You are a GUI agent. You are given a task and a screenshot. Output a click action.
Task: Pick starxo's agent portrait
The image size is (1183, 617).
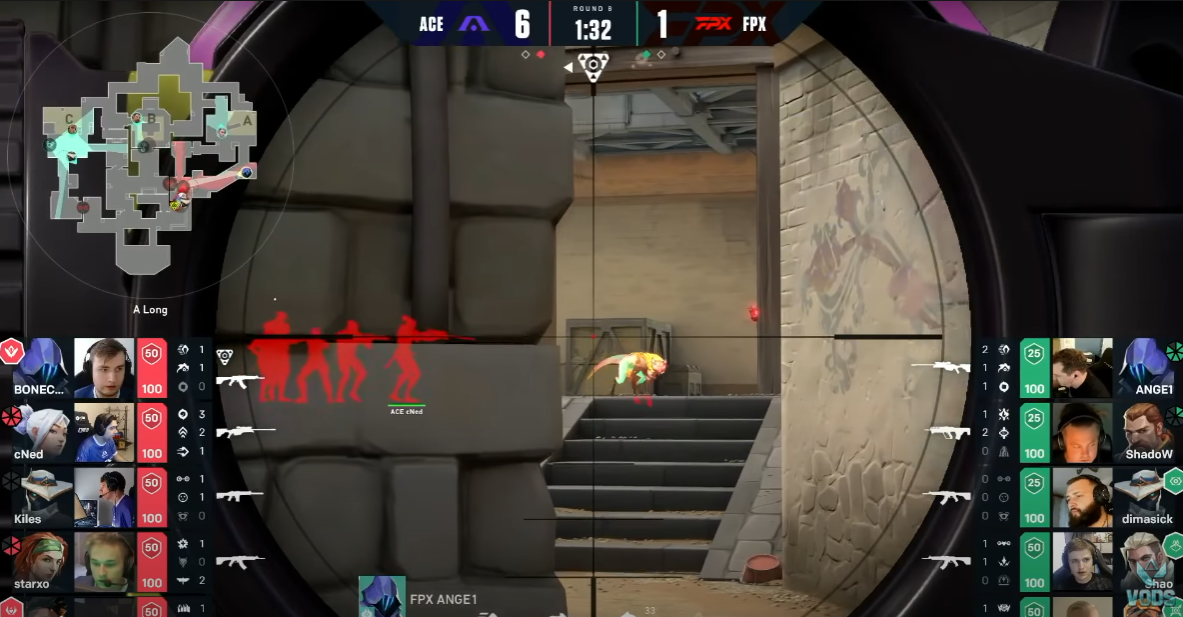40,560
